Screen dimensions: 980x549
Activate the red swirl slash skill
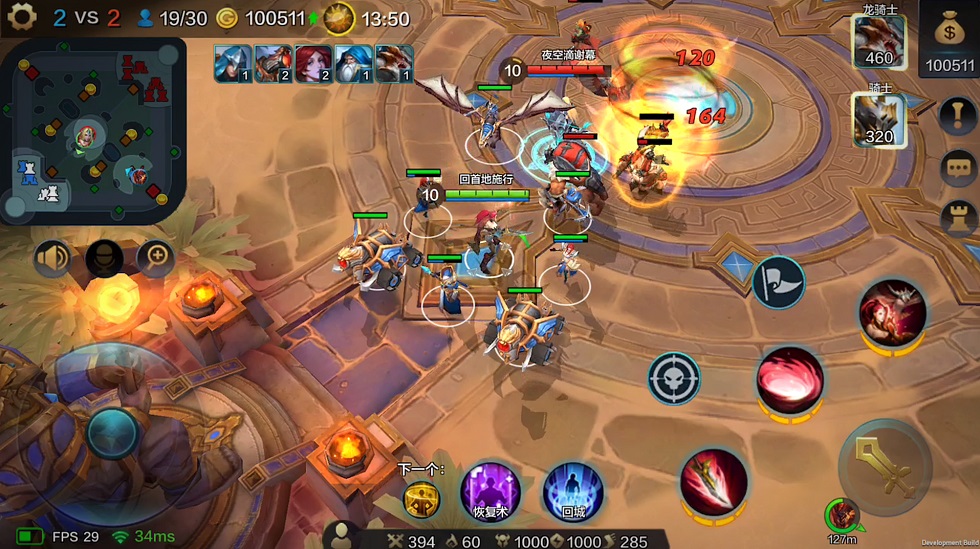[x=790, y=379]
